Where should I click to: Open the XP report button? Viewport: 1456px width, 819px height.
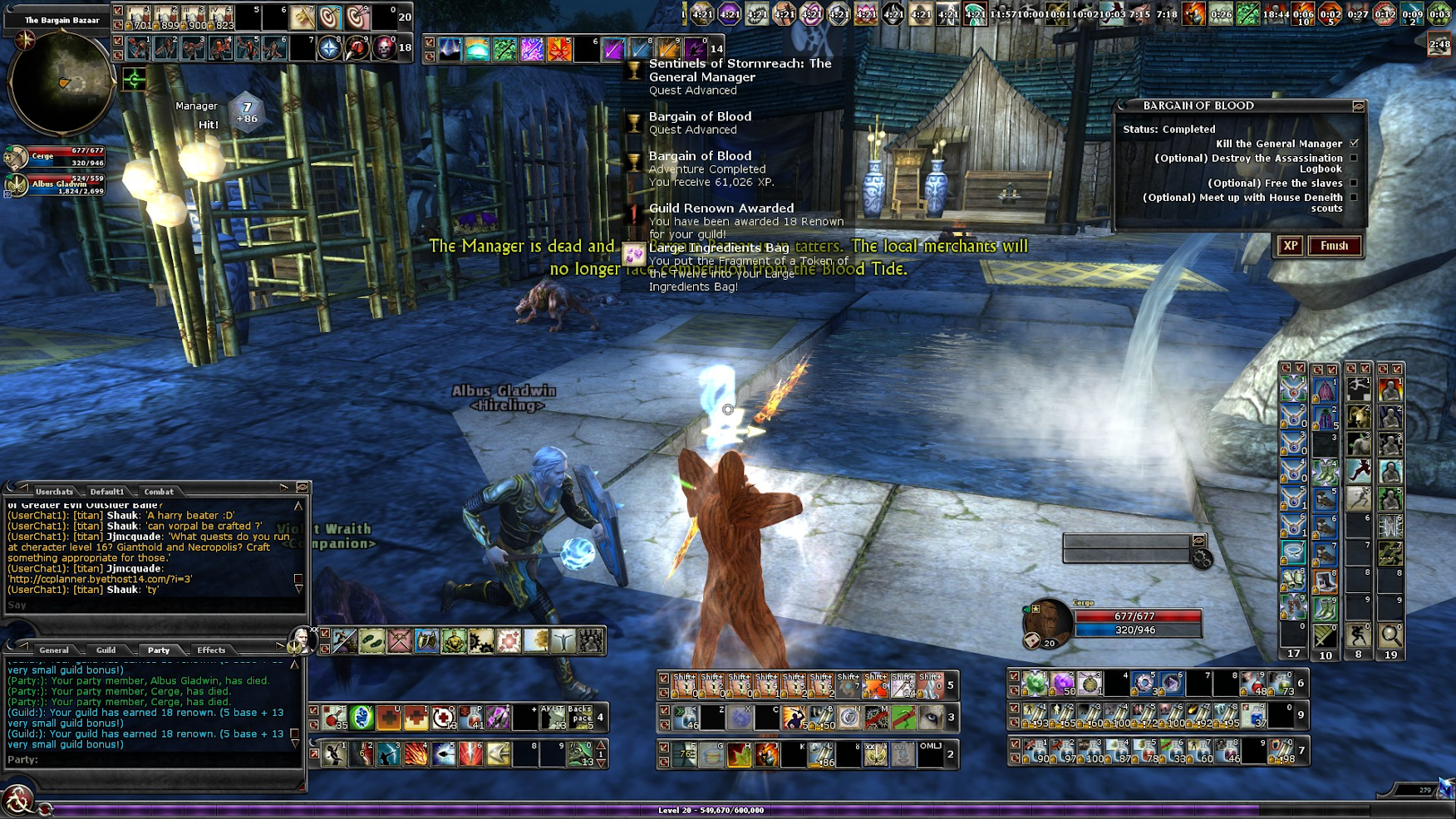coord(1290,246)
